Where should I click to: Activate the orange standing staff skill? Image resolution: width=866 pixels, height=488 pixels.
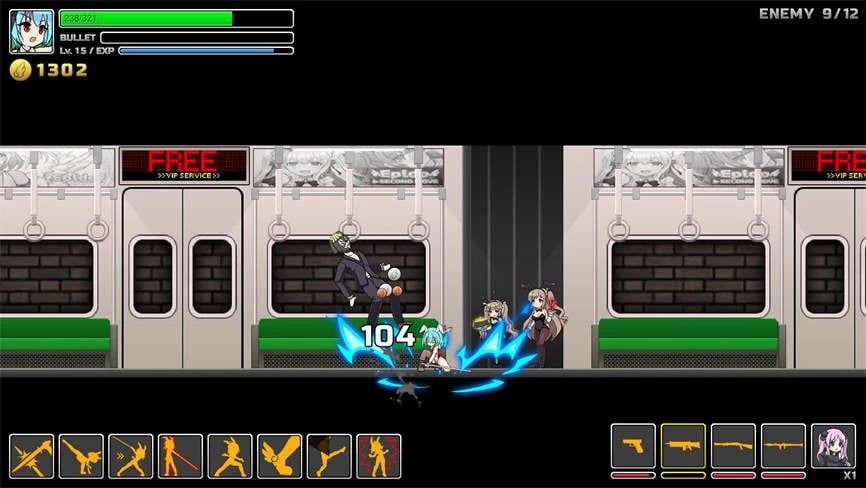tap(180, 456)
